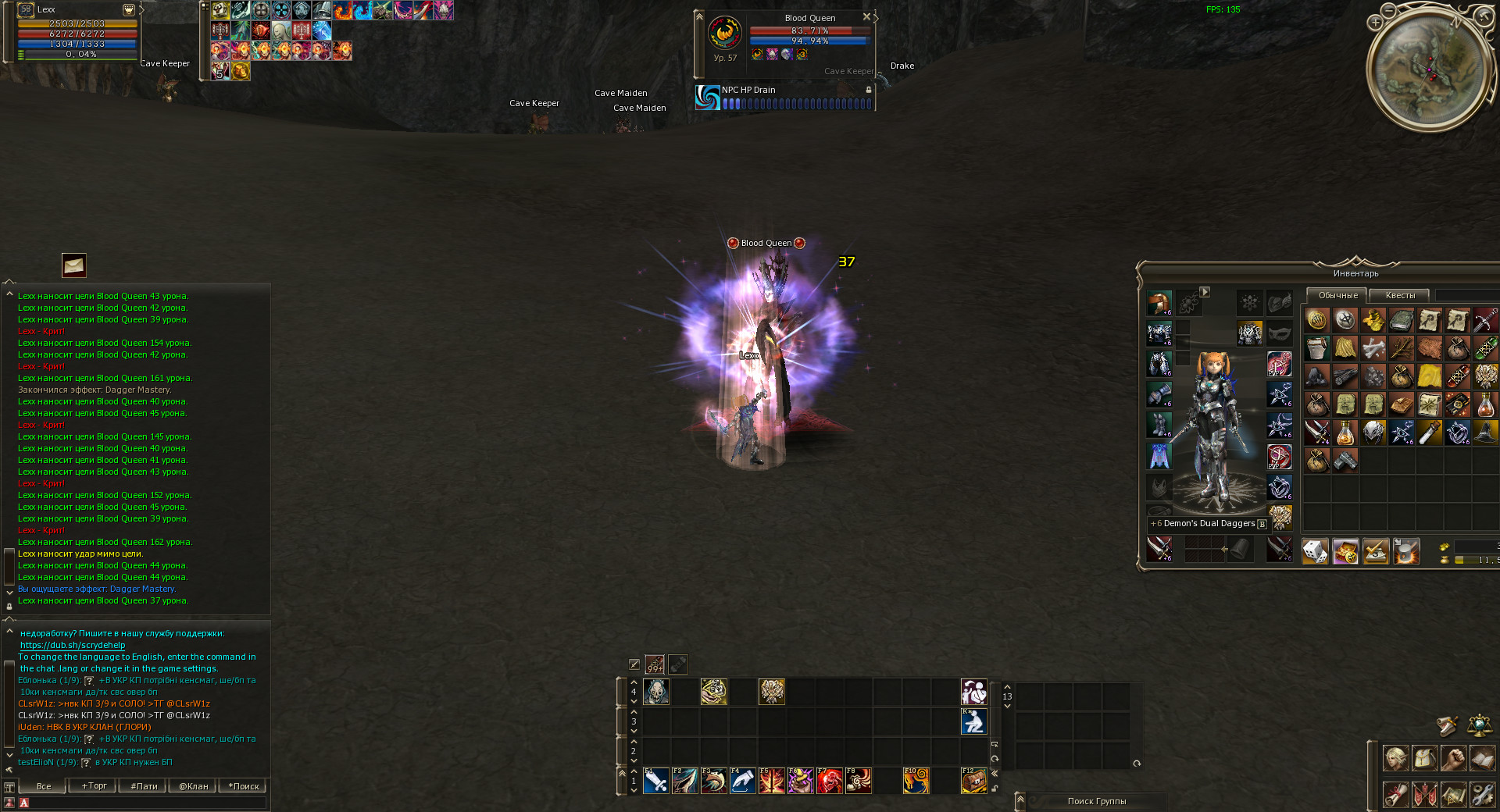Open the system settings wrench icon
Screen dimensions: 1500x812
1482,795
